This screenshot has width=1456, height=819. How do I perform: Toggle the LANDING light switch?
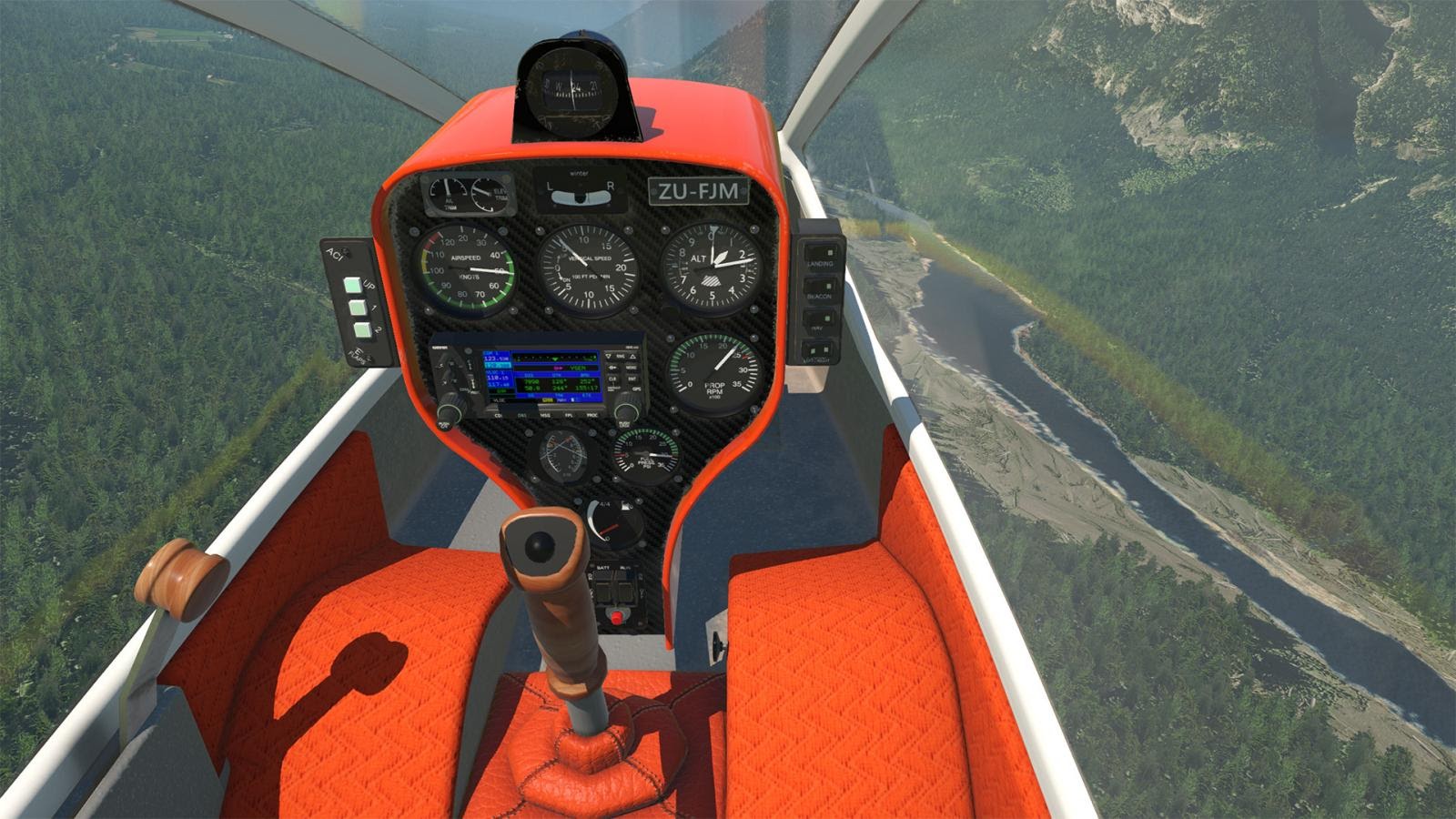coord(819,254)
